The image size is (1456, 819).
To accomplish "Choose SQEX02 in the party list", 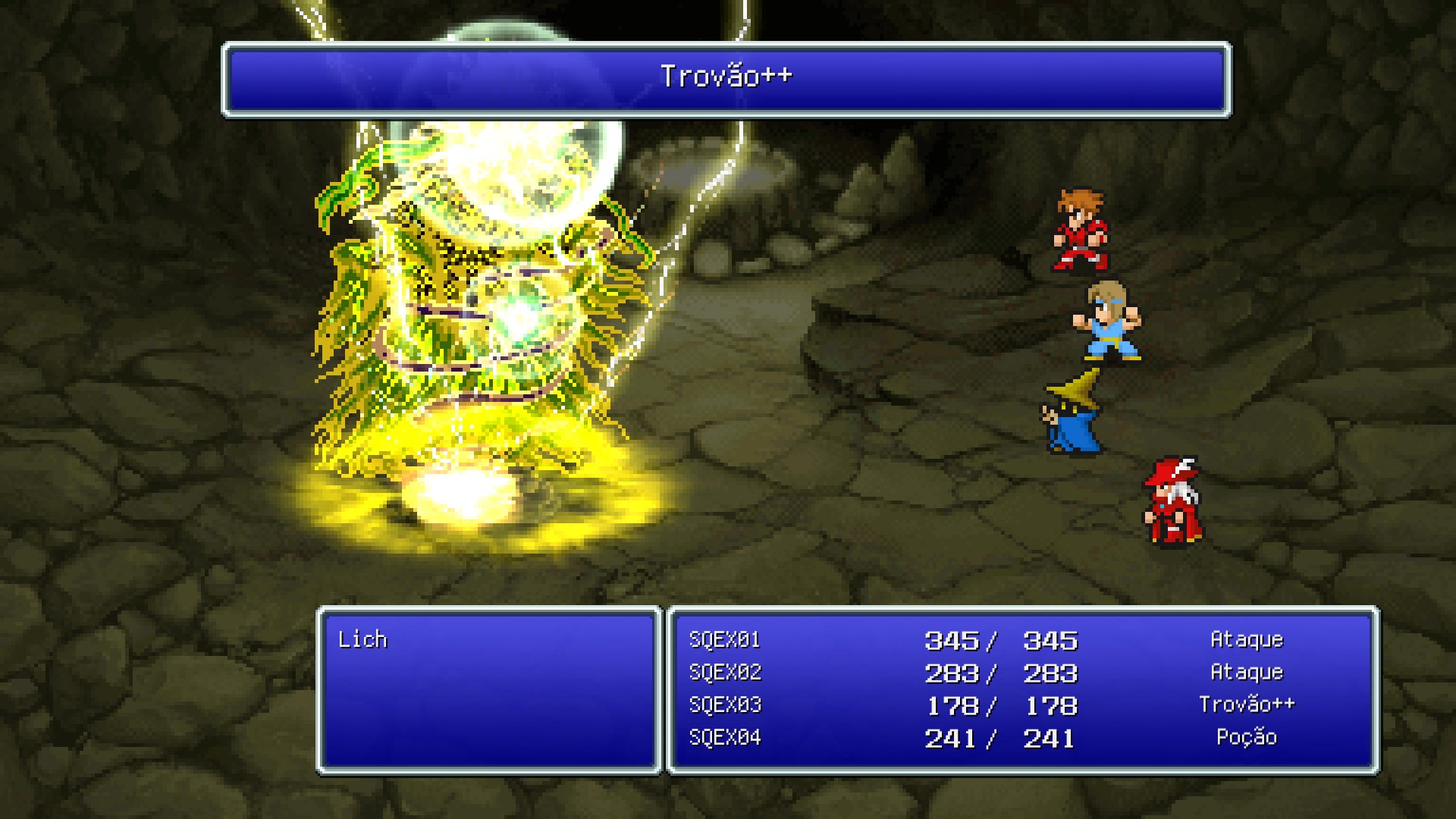I will (x=725, y=673).
